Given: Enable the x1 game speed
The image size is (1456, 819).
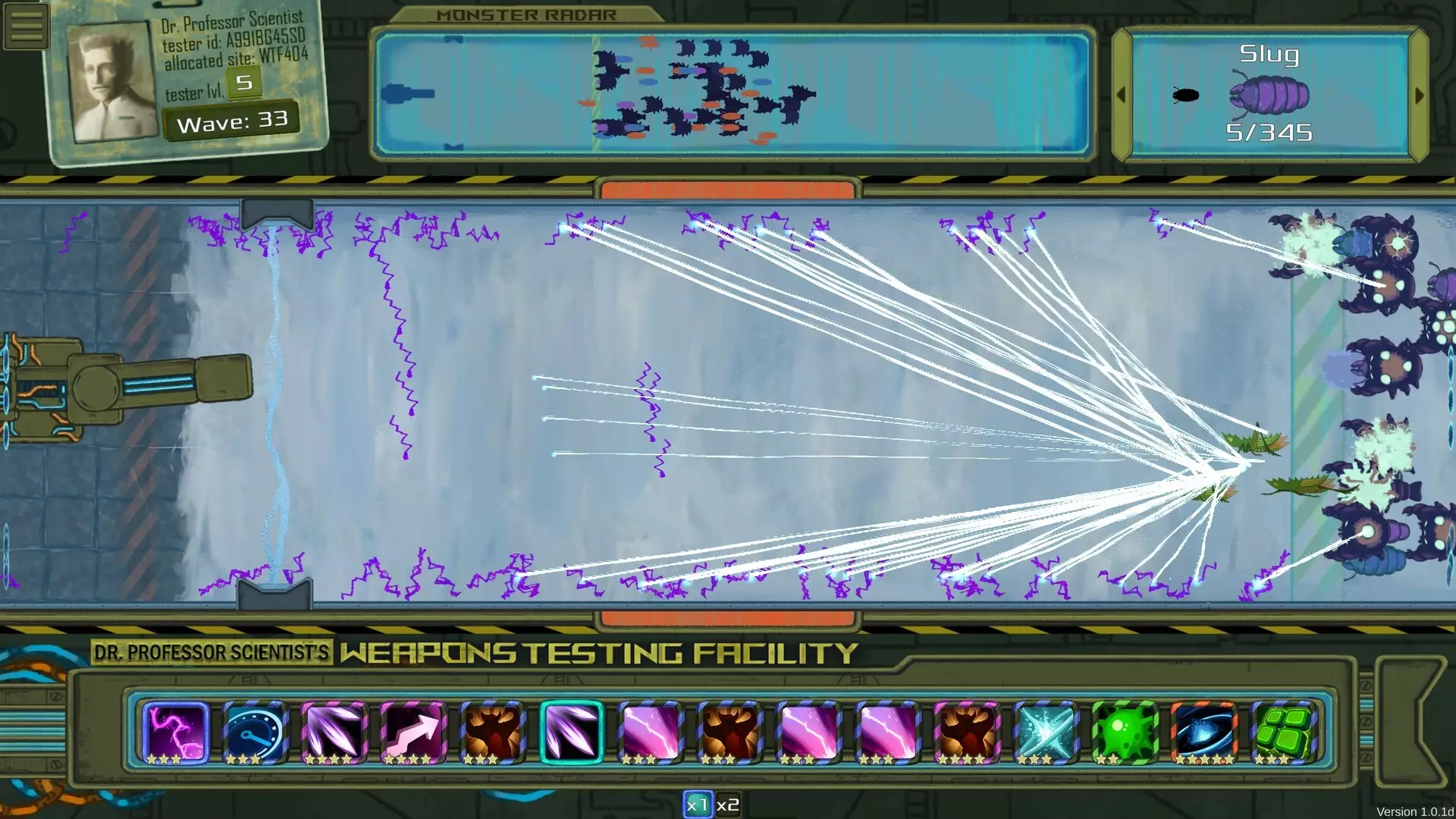Looking at the screenshot, I should pos(699,803).
